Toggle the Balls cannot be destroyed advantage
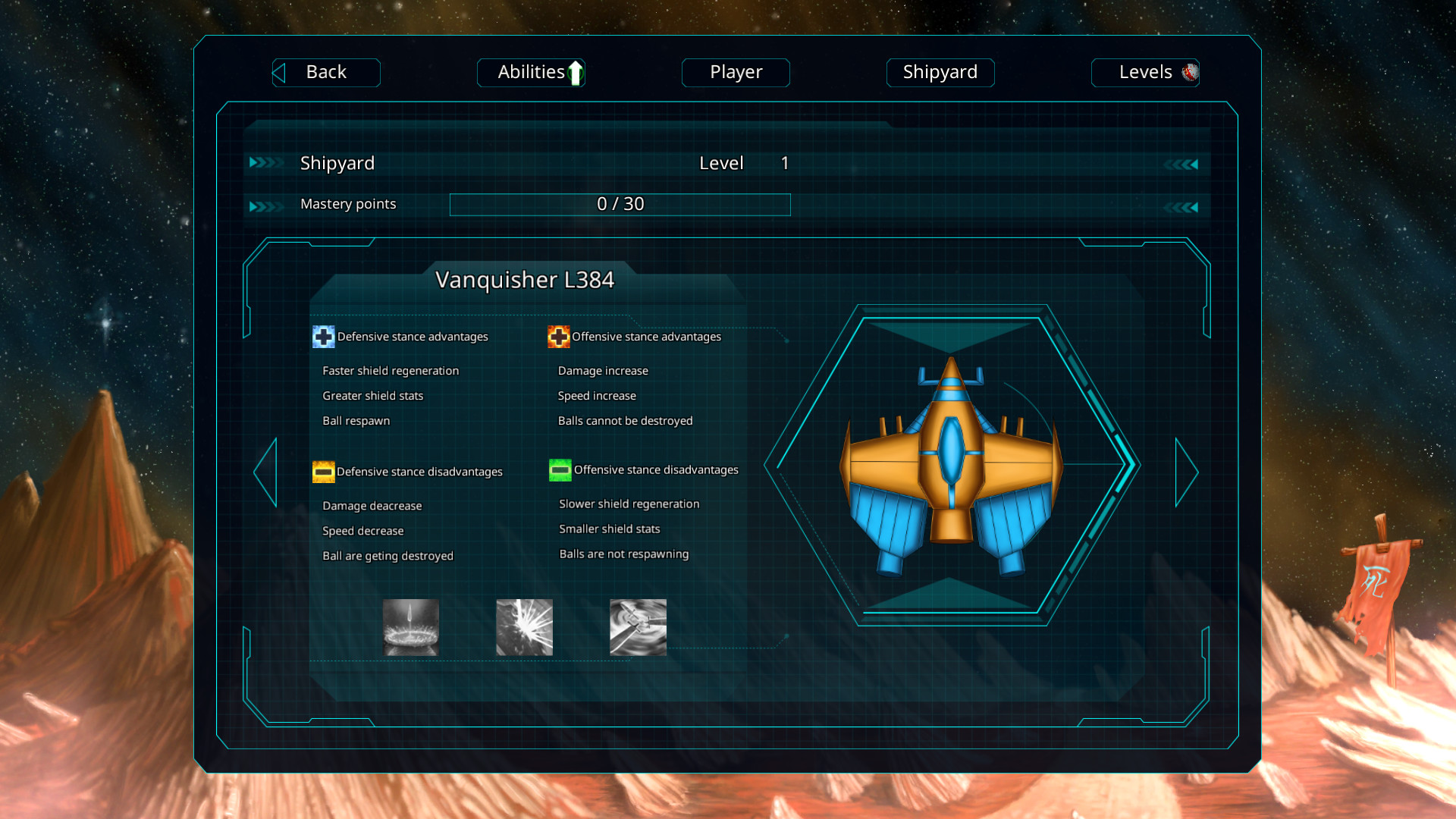1456x819 pixels. coord(626,421)
